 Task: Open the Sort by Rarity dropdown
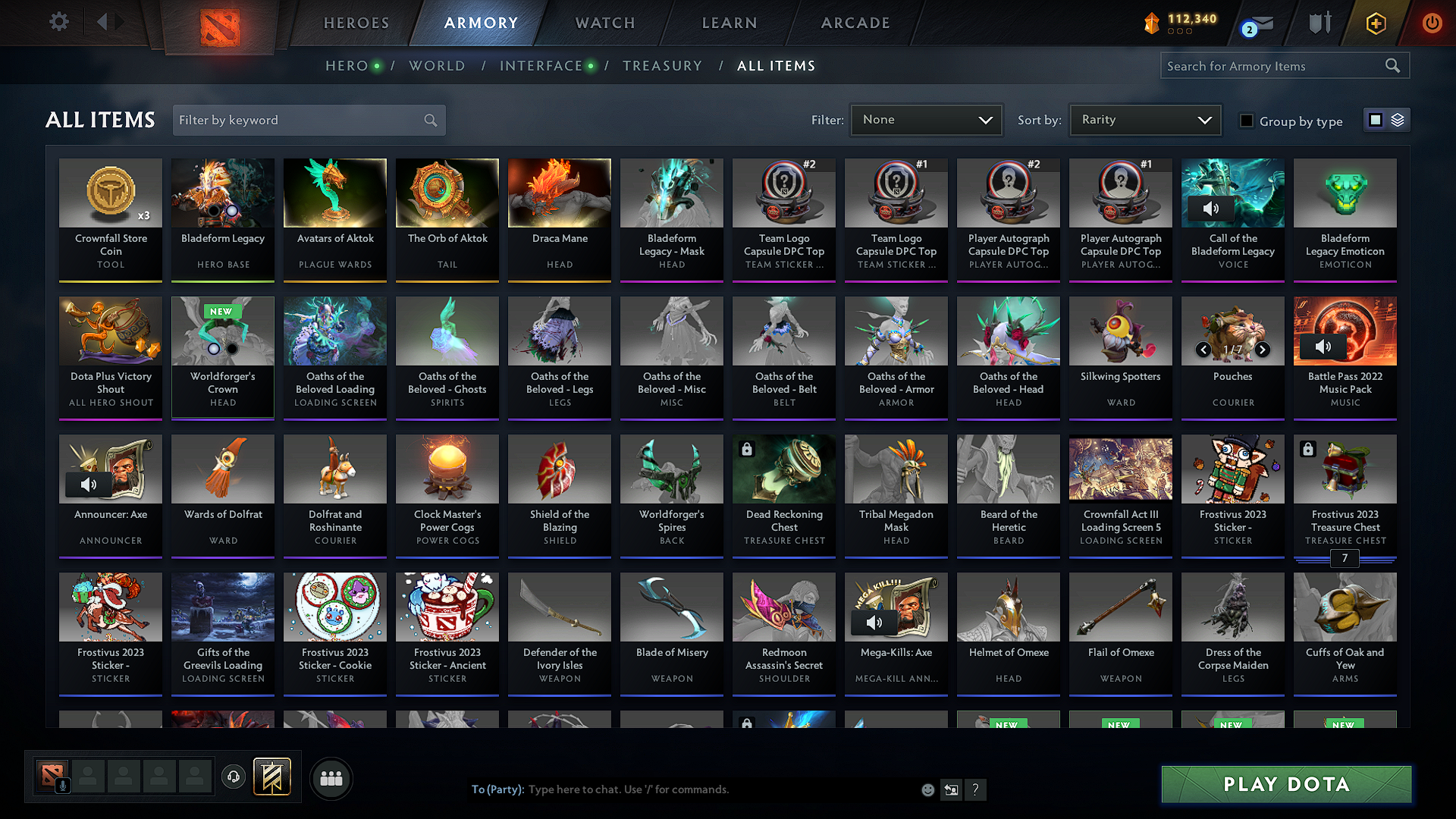[x=1144, y=119]
